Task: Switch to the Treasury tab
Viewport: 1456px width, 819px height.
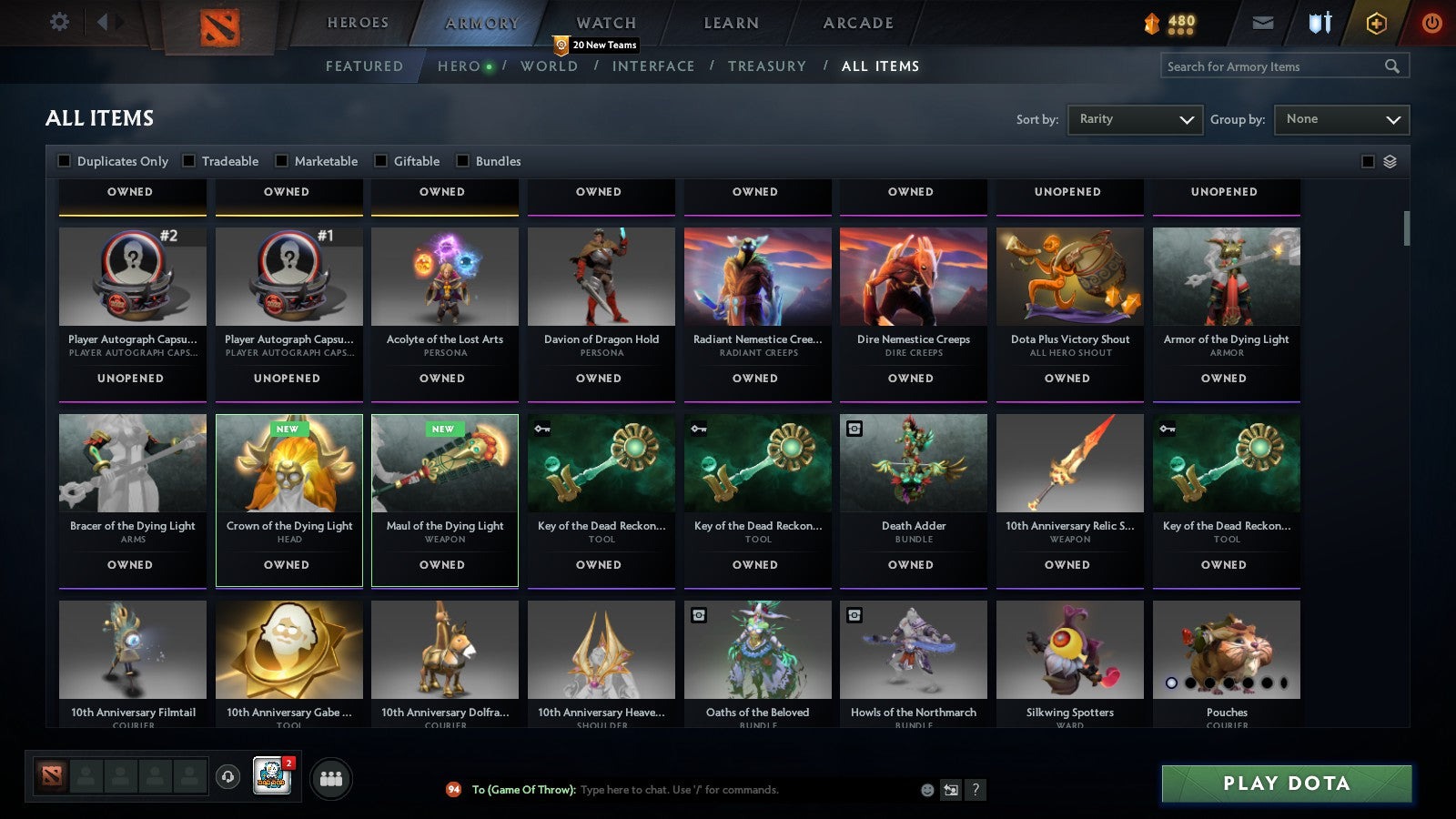Action: pos(768,66)
